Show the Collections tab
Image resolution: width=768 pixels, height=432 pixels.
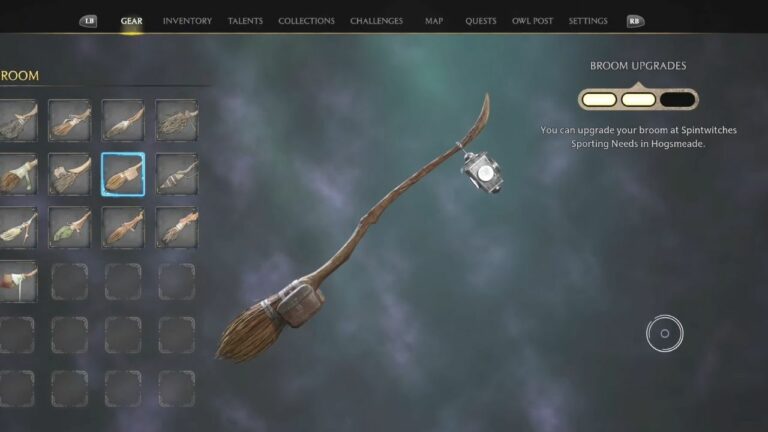coord(307,21)
